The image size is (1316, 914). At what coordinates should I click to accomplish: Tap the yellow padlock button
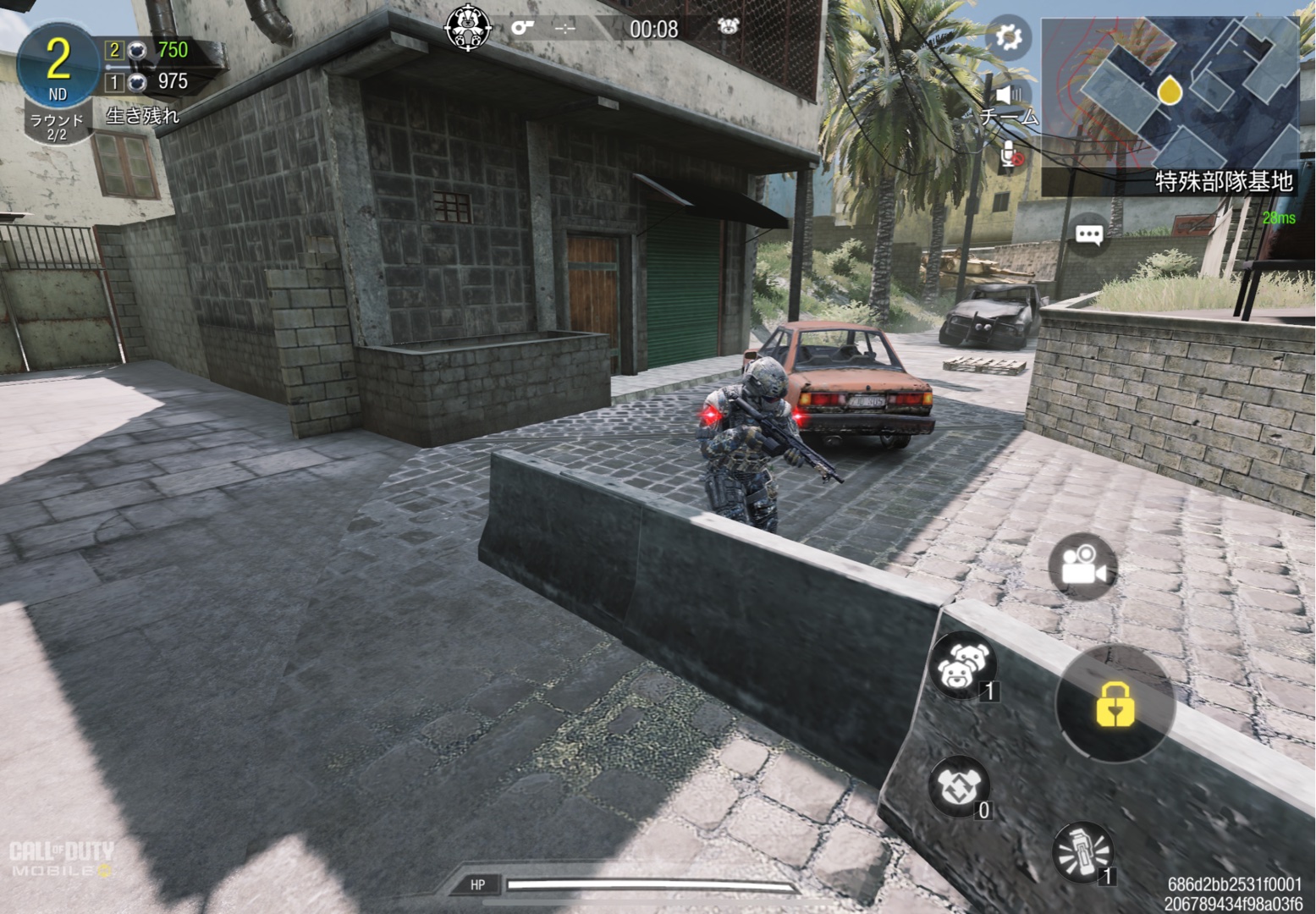click(x=1115, y=703)
